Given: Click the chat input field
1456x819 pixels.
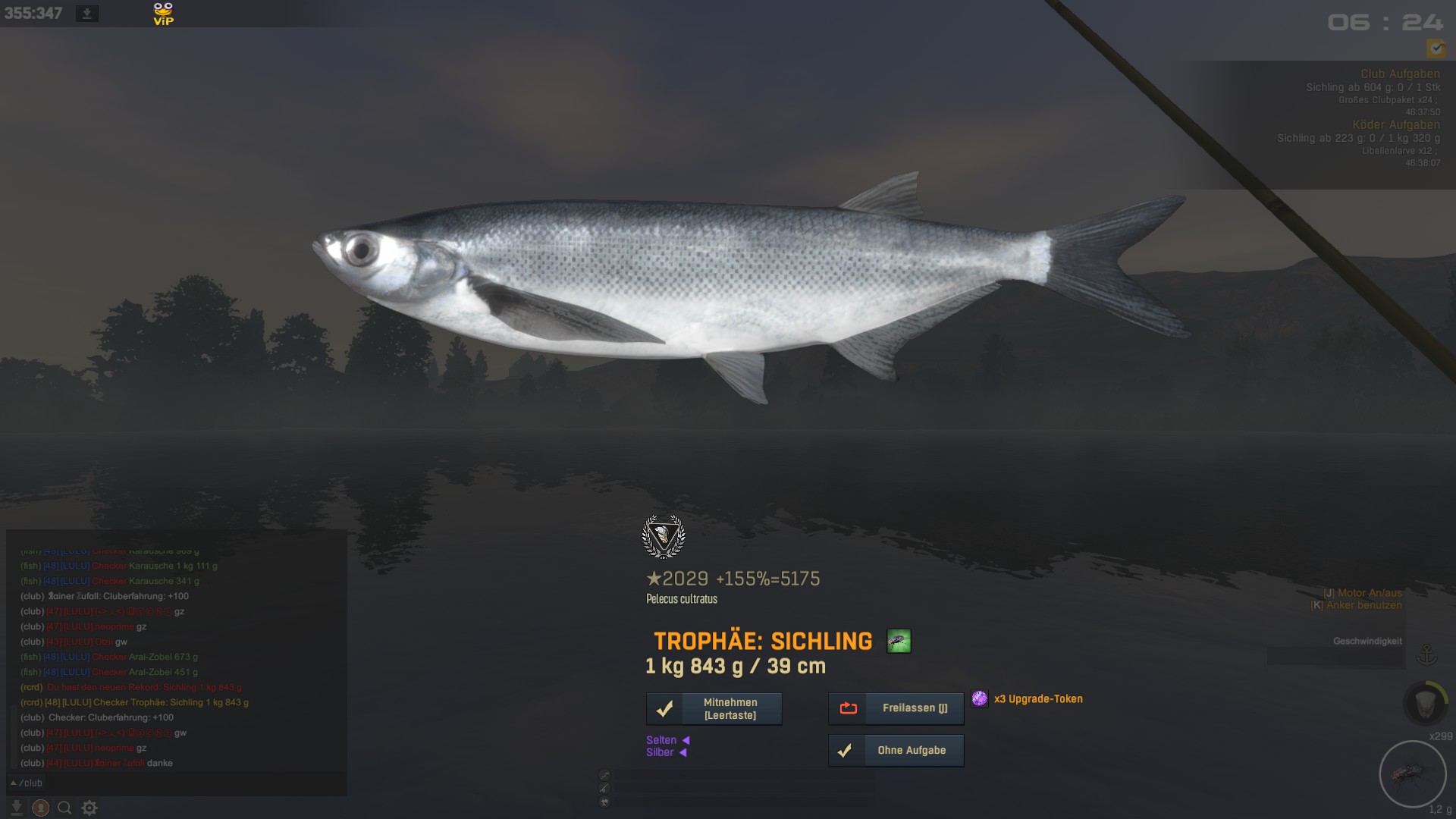Looking at the screenshot, I should pyautogui.click(x=190, y=783).
